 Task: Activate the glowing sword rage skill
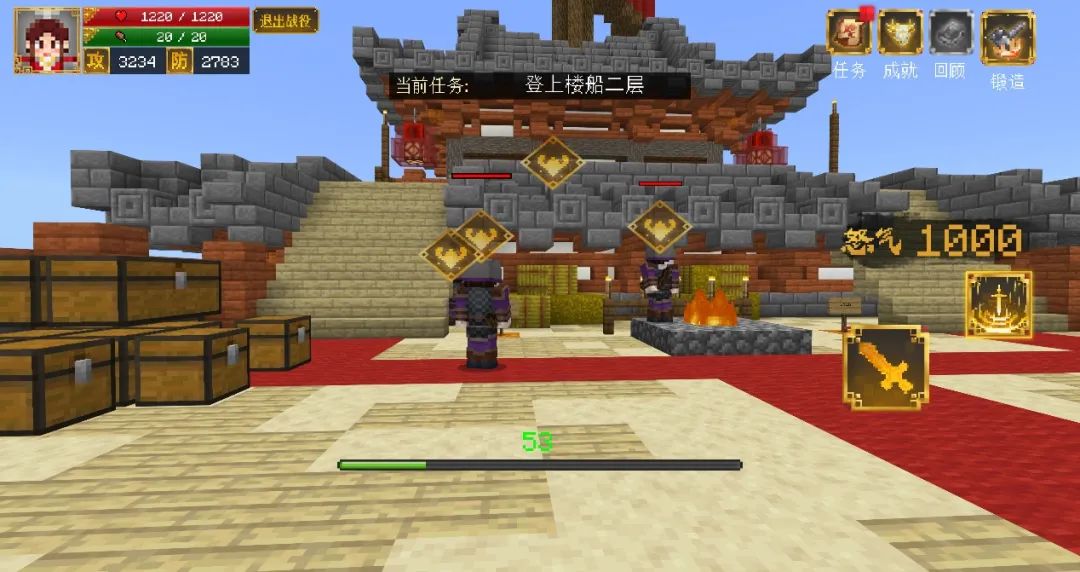(x=998, y=303)
